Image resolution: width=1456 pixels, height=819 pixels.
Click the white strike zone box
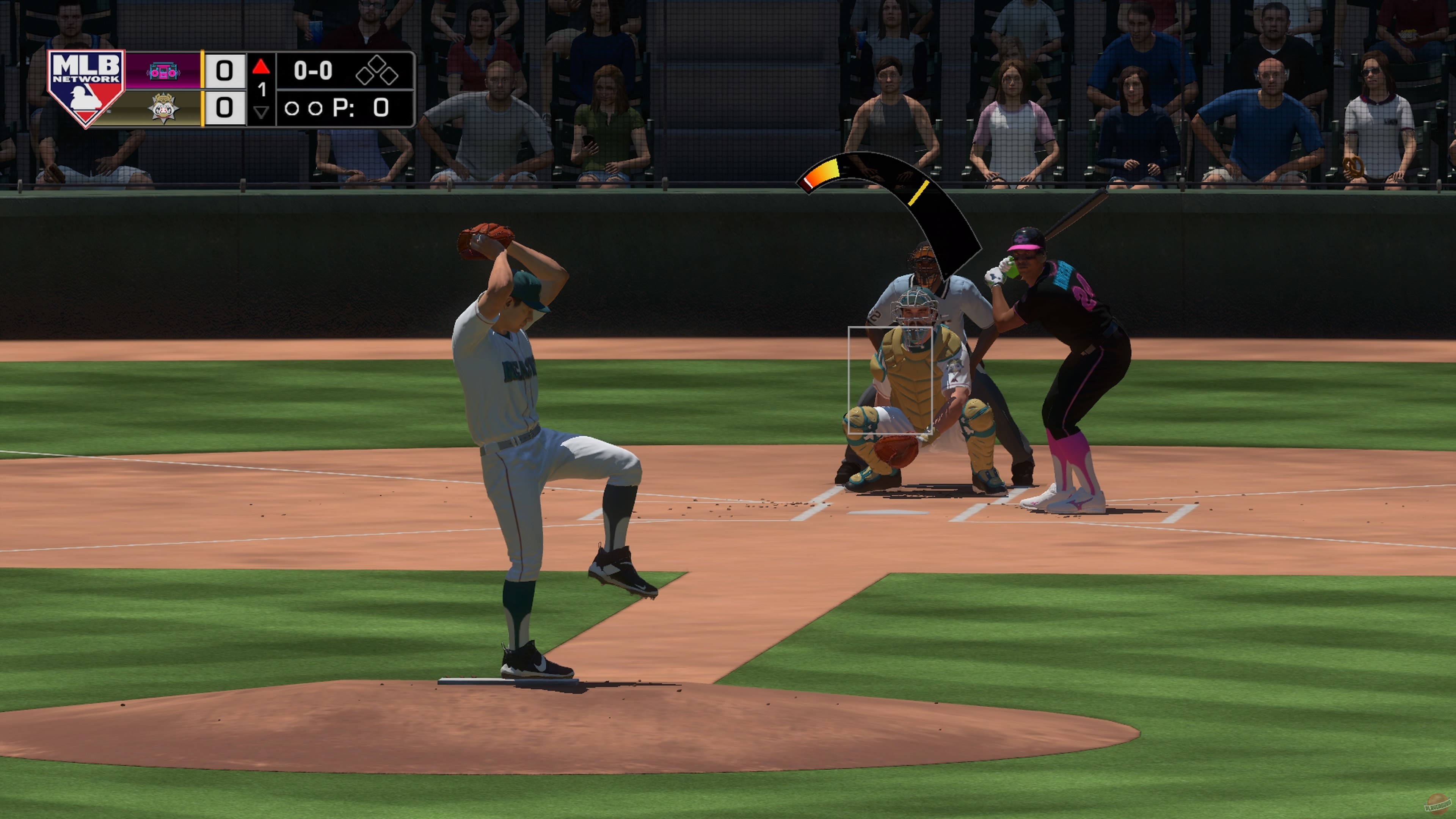890,380
